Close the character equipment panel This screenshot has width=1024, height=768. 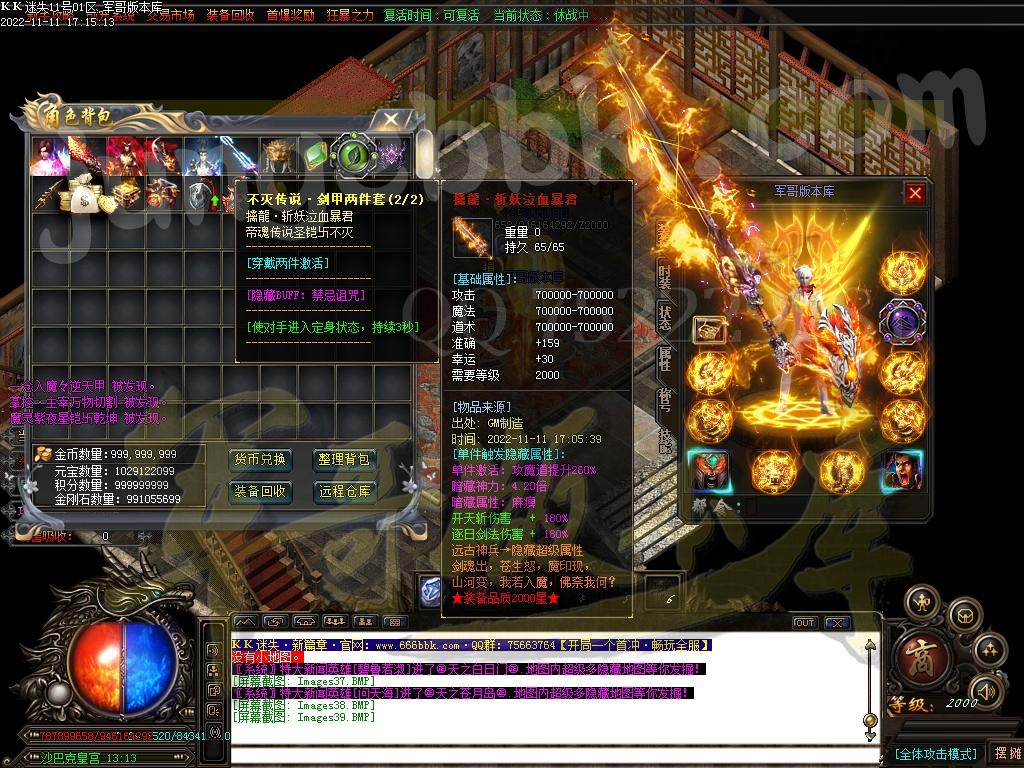coord(914,193)
